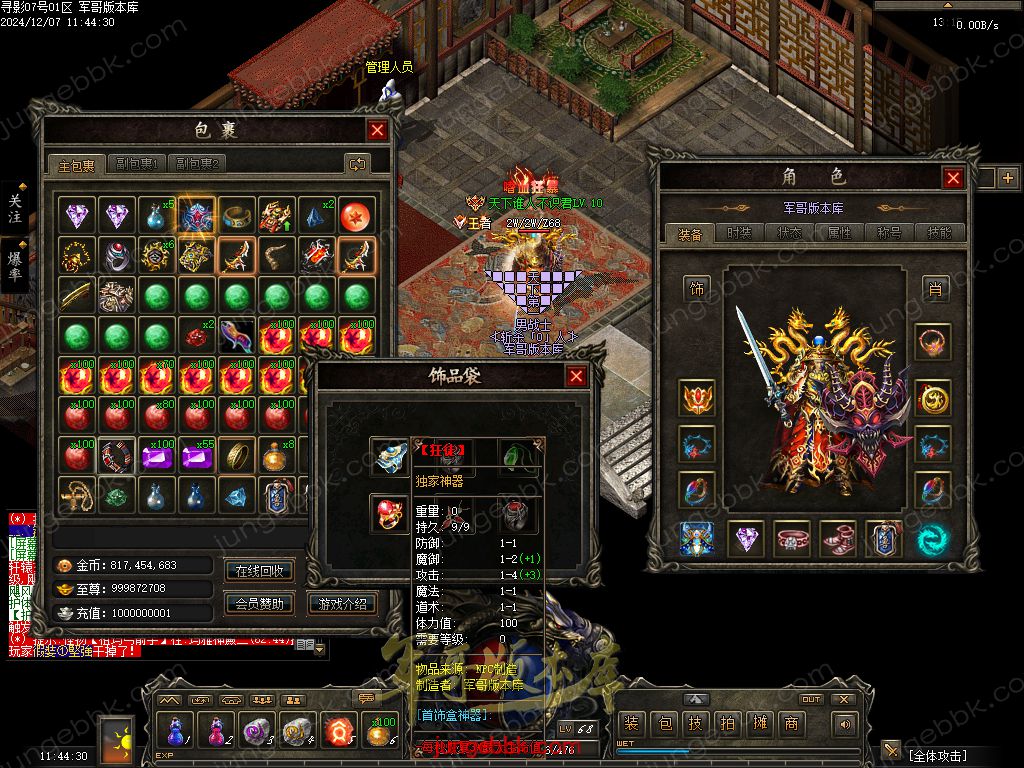Toggle the sound speaker button
Viewport: 1024px width, 768px height.
(846, 724)
